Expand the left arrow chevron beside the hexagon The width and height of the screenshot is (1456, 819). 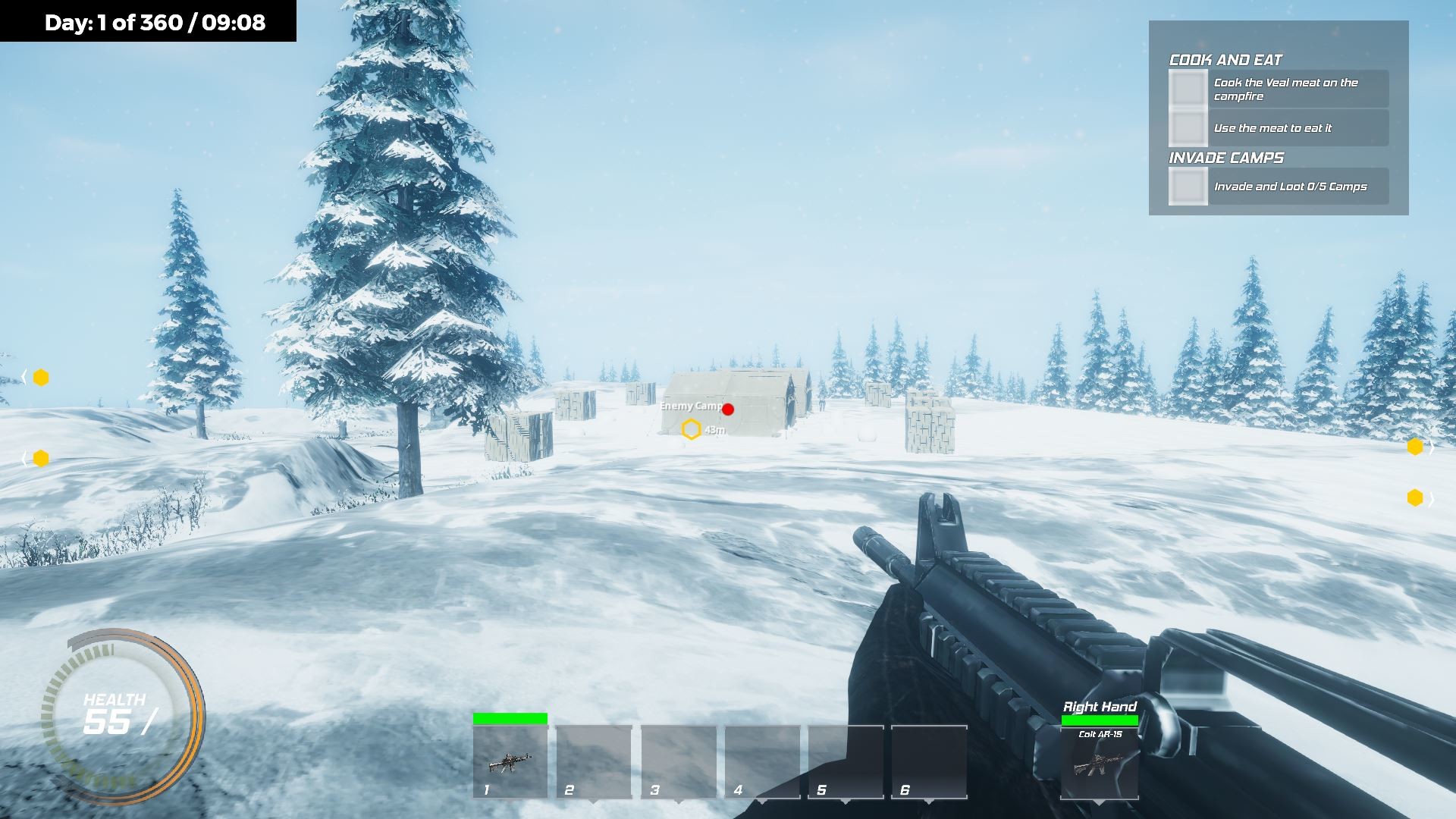pyautogui.click(x=25, y=378)
